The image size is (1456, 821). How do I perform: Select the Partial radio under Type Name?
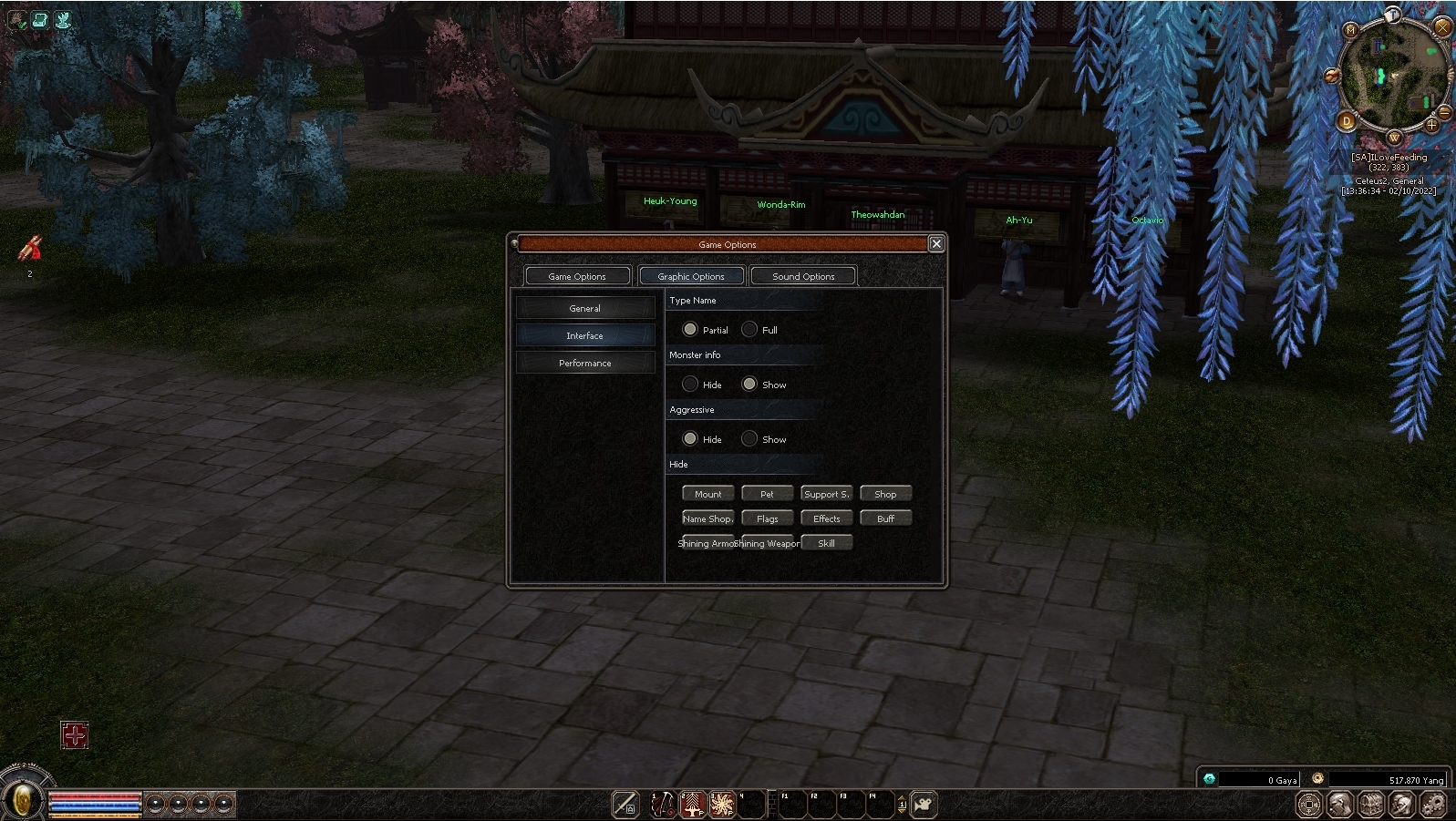(x=690, y=329)
